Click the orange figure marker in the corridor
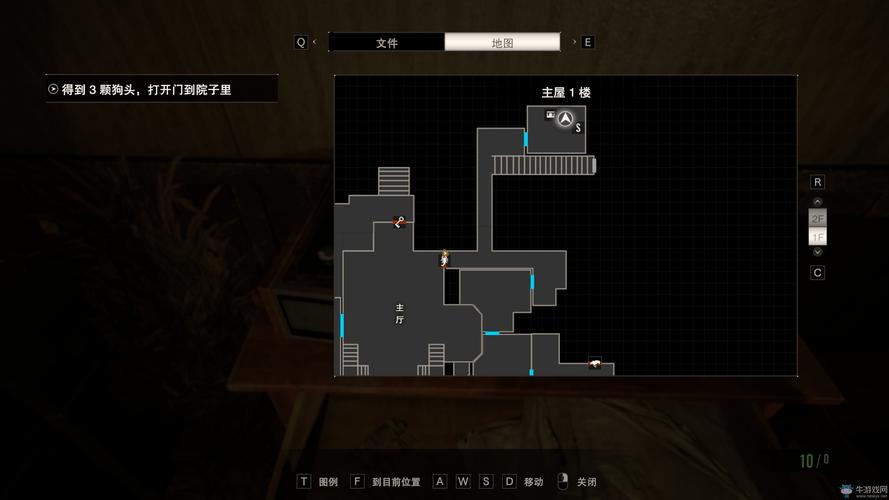 (x=444, y=259)
